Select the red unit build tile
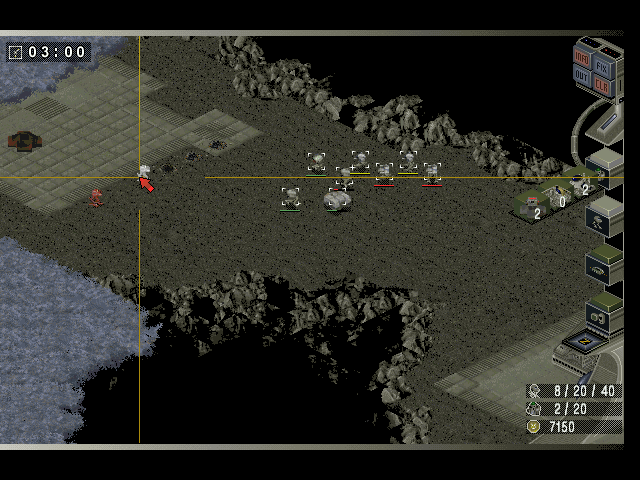Image resolution: width=640 pixels, height=480 pixels. 531,207
